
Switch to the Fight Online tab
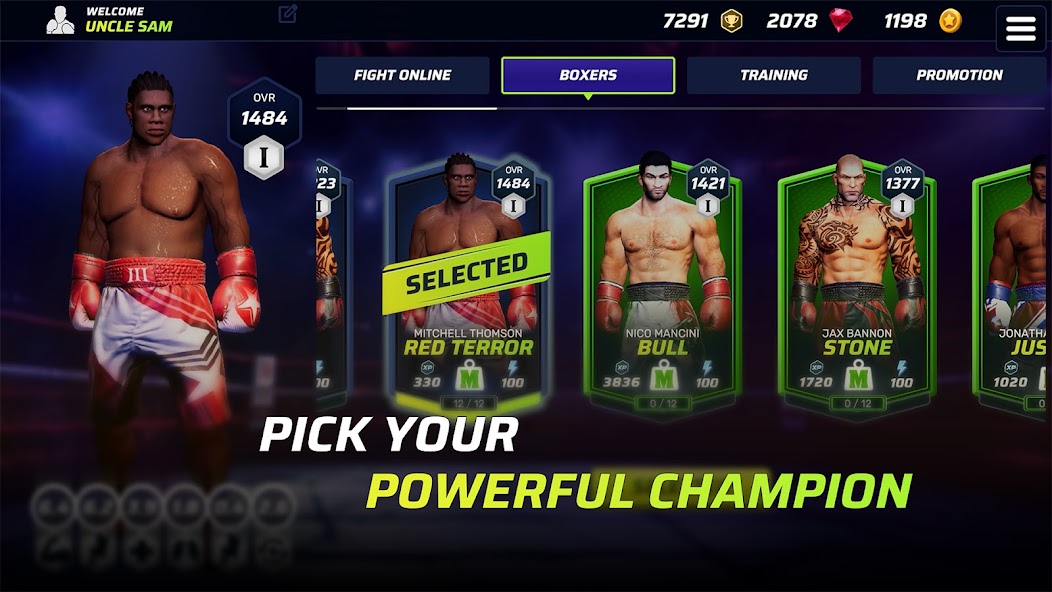pyautogui.click(x=402, y=75)
